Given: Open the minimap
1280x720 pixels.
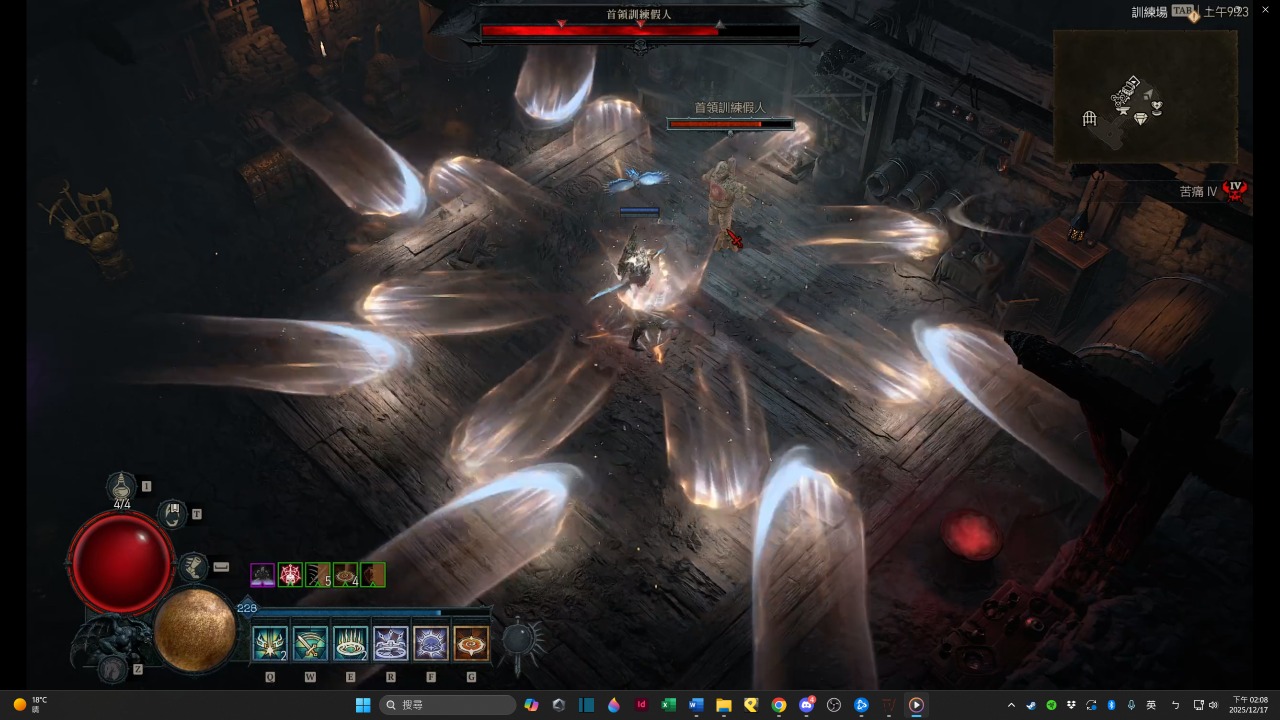Looking at the screenshot, I should click(1145, 96).
